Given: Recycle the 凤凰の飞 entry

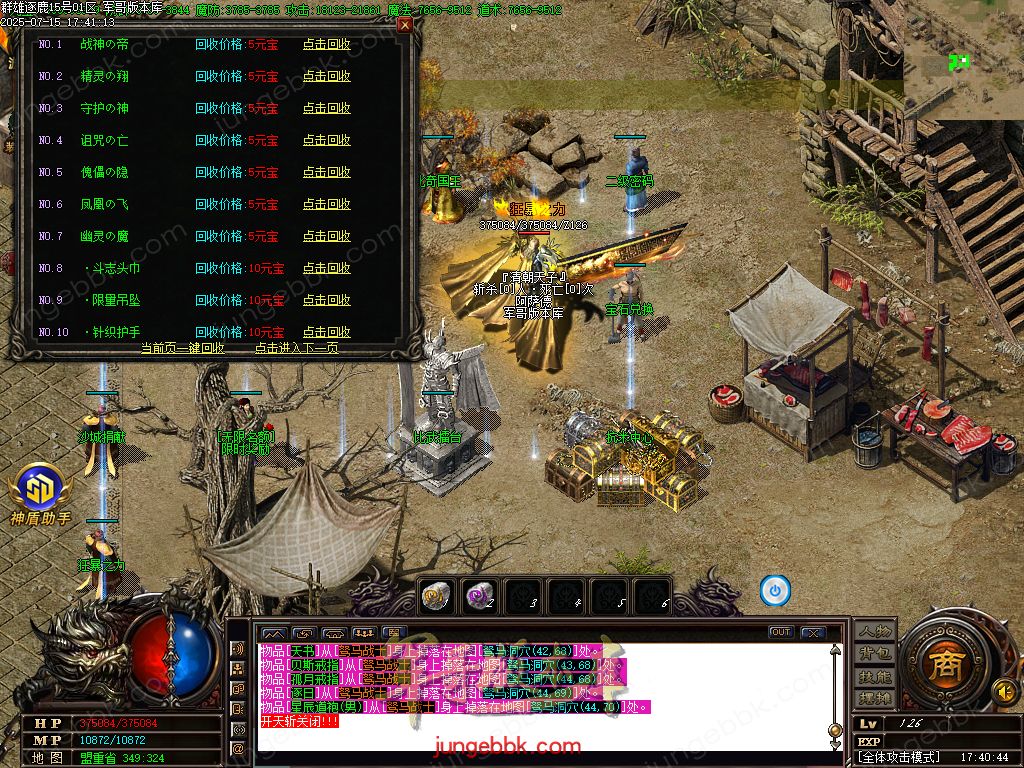Looking at the screenshot, I should click(x=327, y=205).
